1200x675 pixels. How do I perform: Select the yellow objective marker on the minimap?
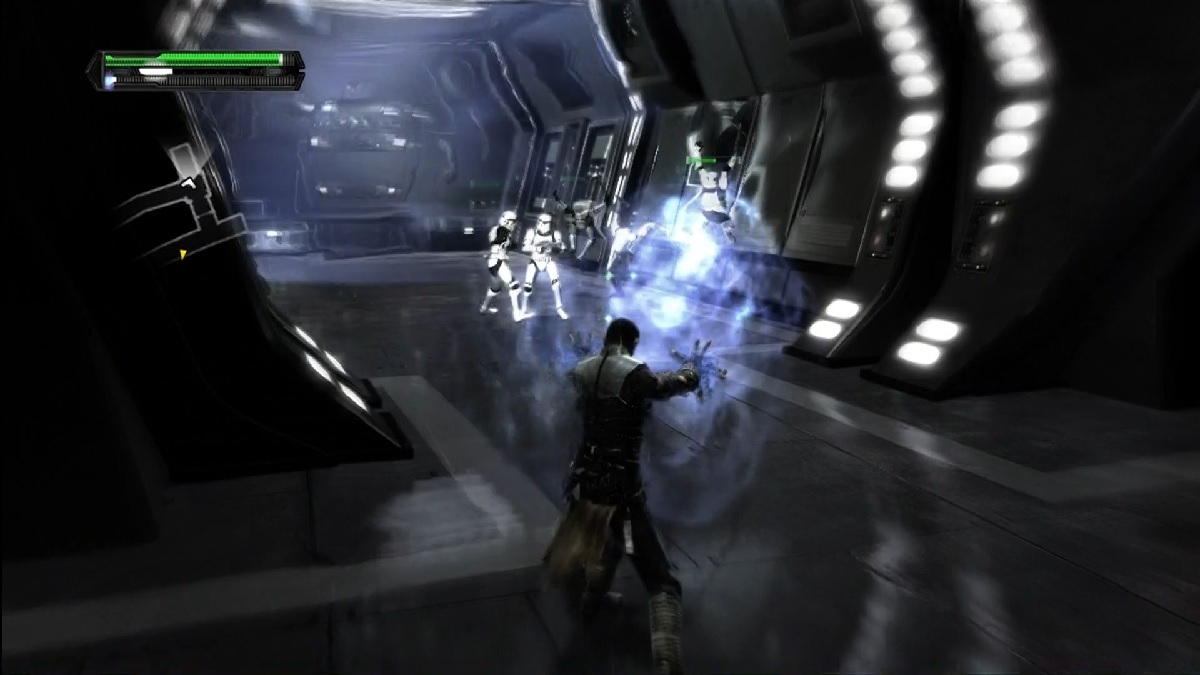[183, 255]
